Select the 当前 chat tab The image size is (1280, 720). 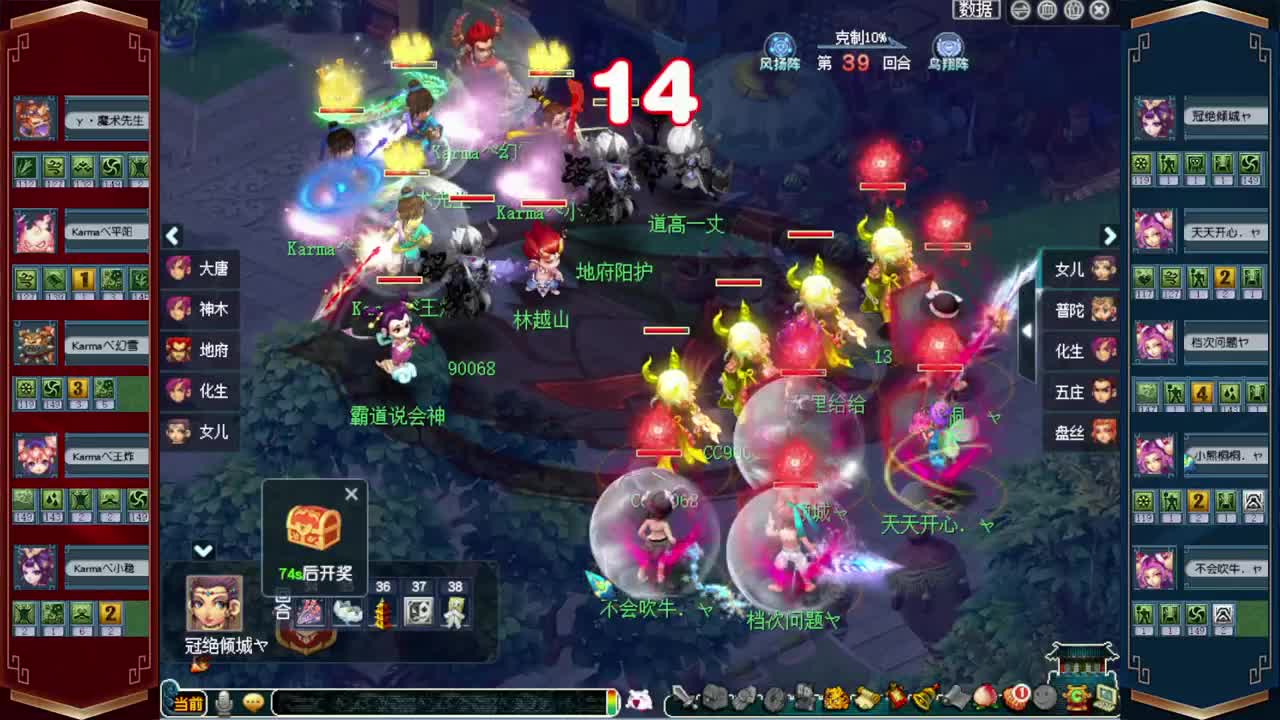tap(189, 702)
